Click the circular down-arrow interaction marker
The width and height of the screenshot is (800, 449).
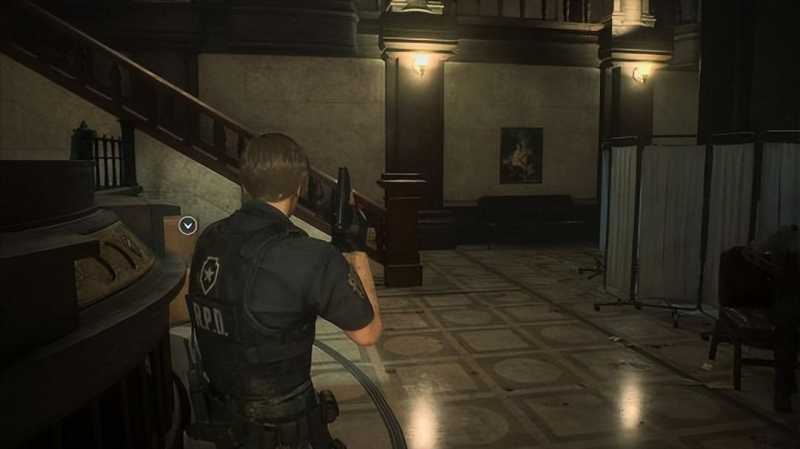187,226
